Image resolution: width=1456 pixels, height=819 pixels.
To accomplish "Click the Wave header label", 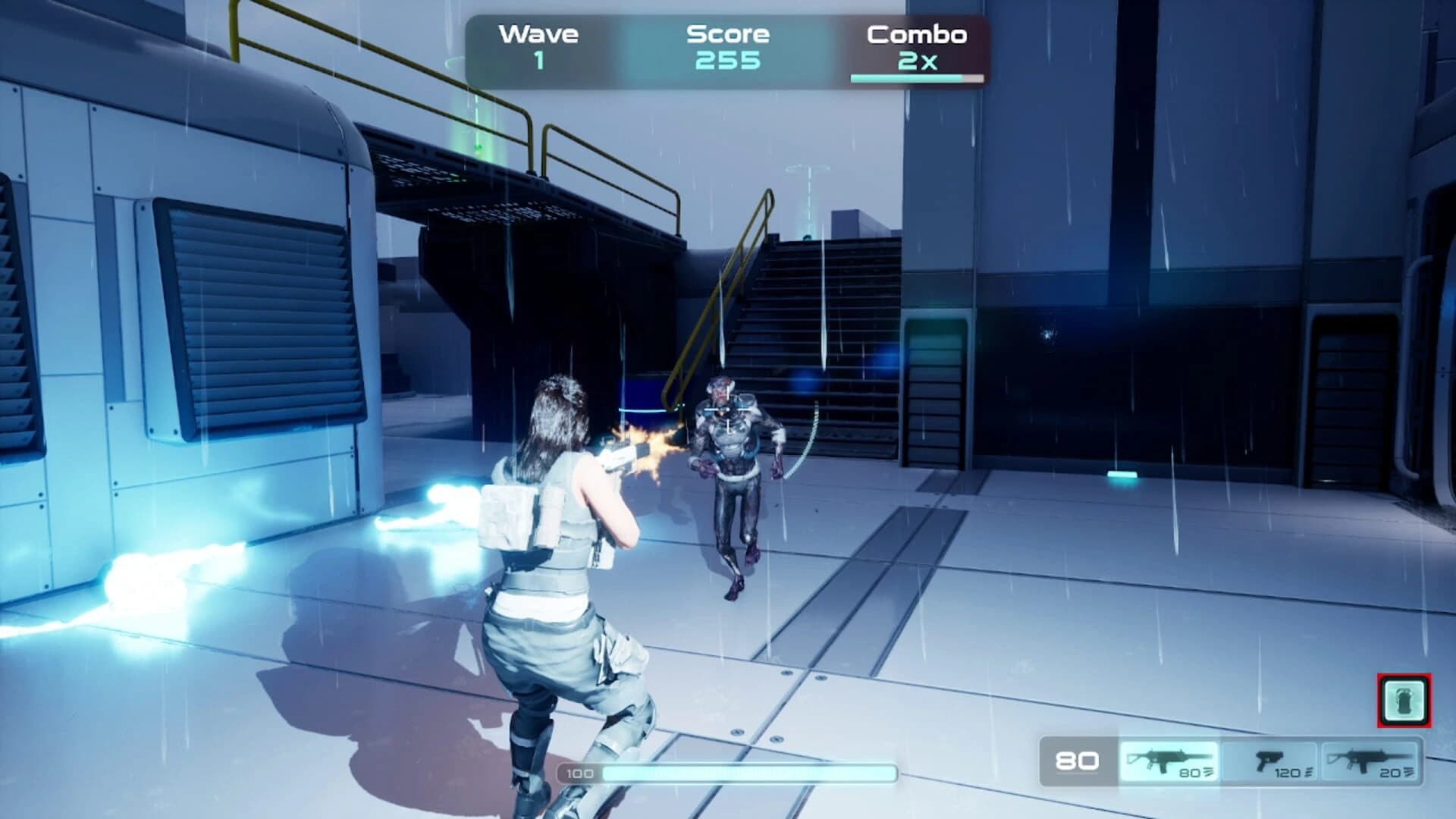I will pyautogui.click(x=538, y=33).
